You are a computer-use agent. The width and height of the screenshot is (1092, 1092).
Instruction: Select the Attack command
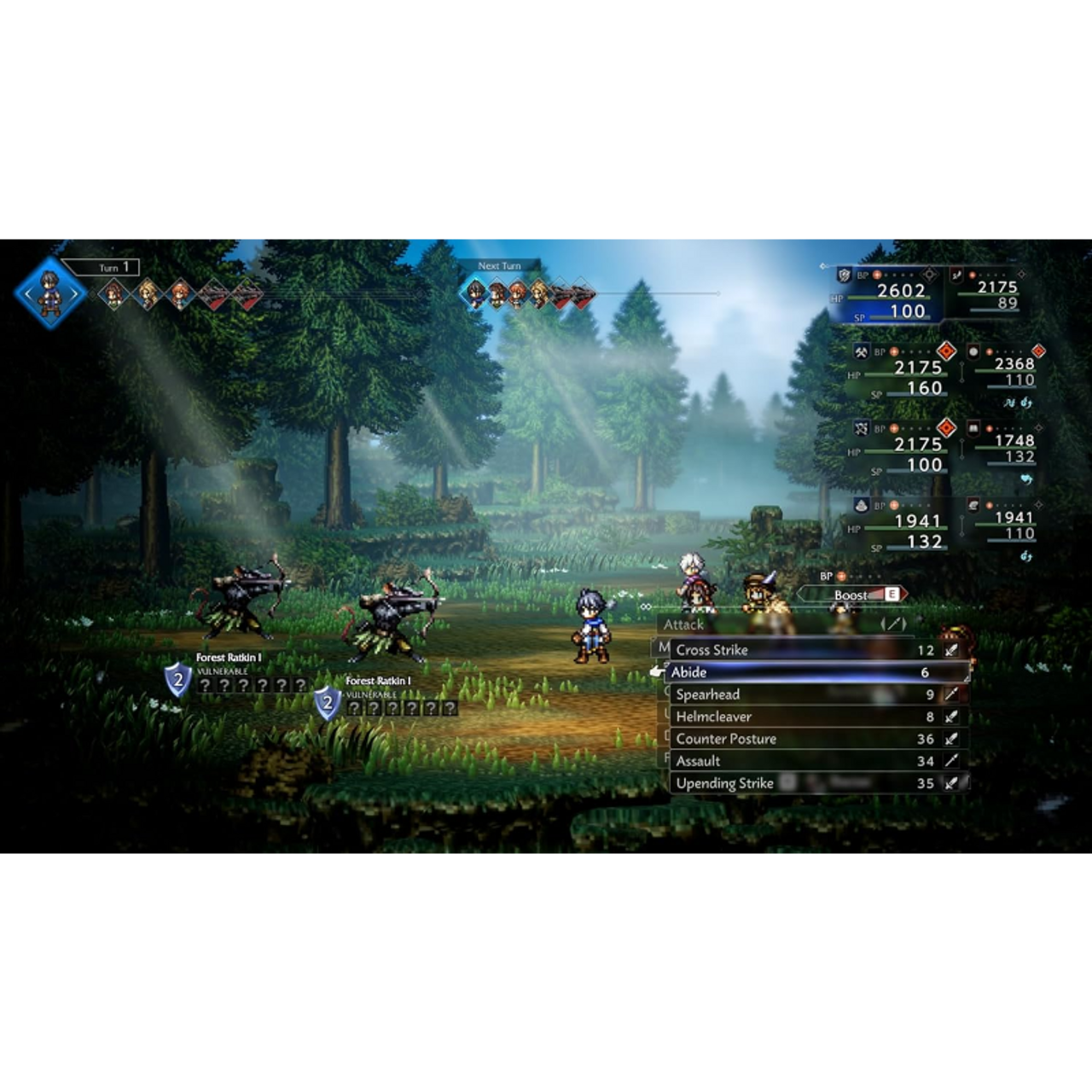click(684, 624)
